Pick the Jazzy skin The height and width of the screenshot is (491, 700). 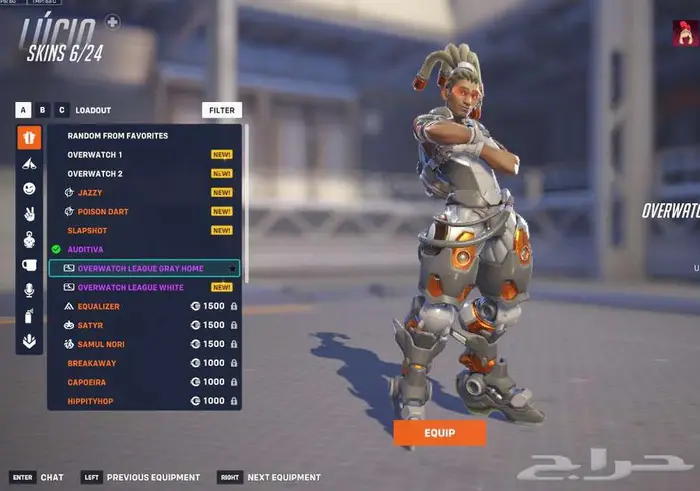point(90,192)
